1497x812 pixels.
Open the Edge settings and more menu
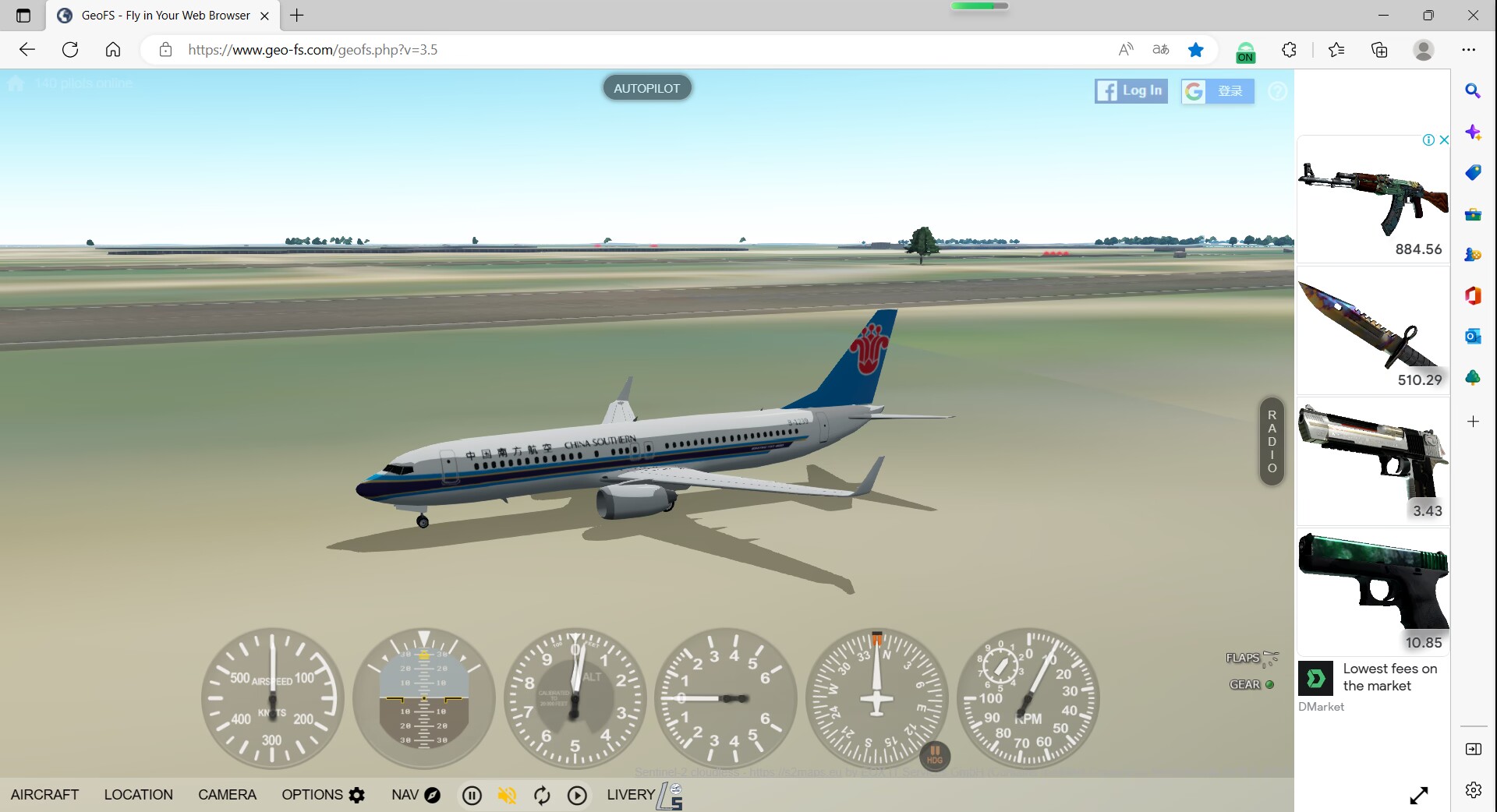point(1469,49)
